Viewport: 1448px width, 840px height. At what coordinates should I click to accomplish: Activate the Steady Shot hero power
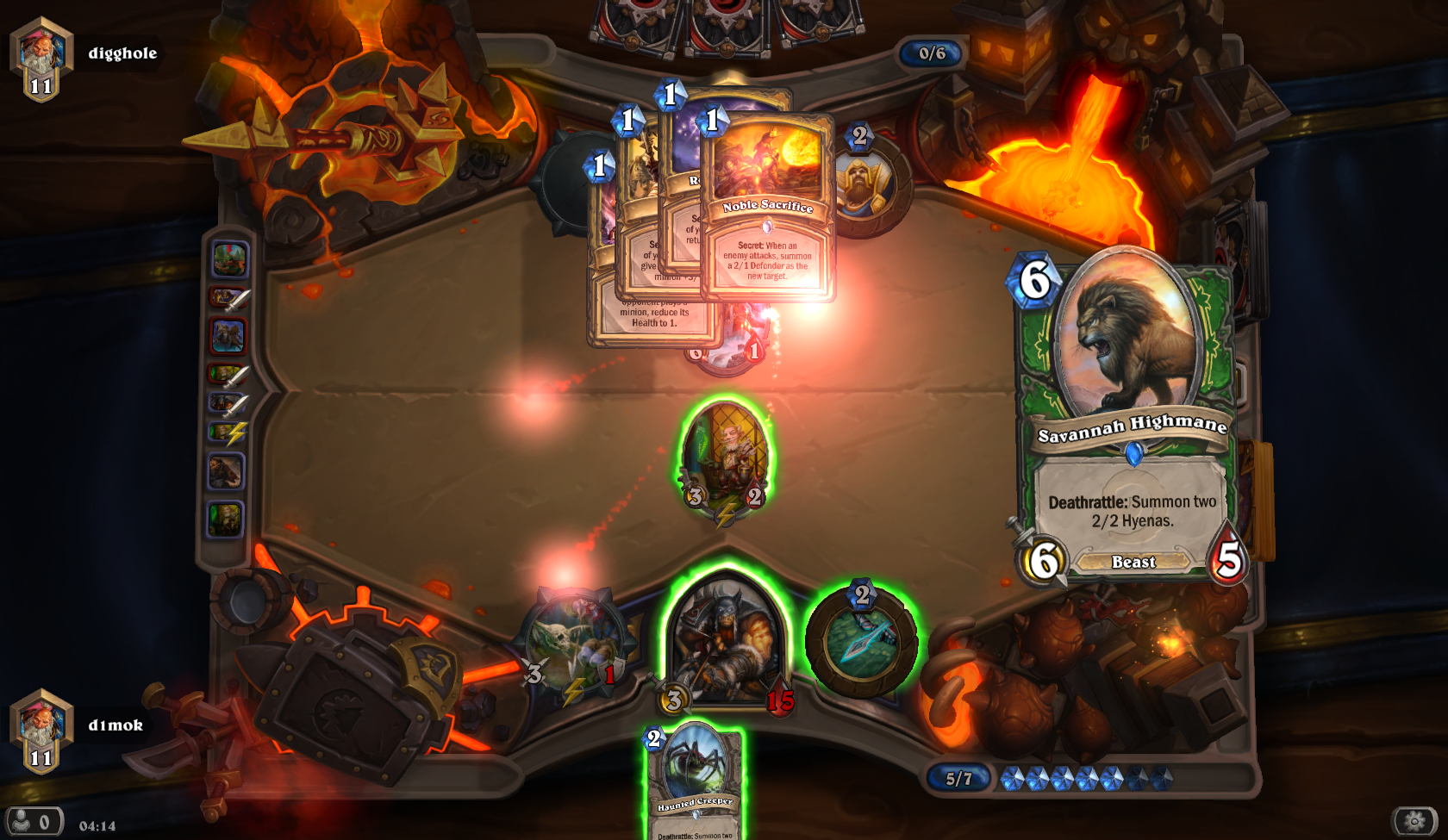pos(861,641)
